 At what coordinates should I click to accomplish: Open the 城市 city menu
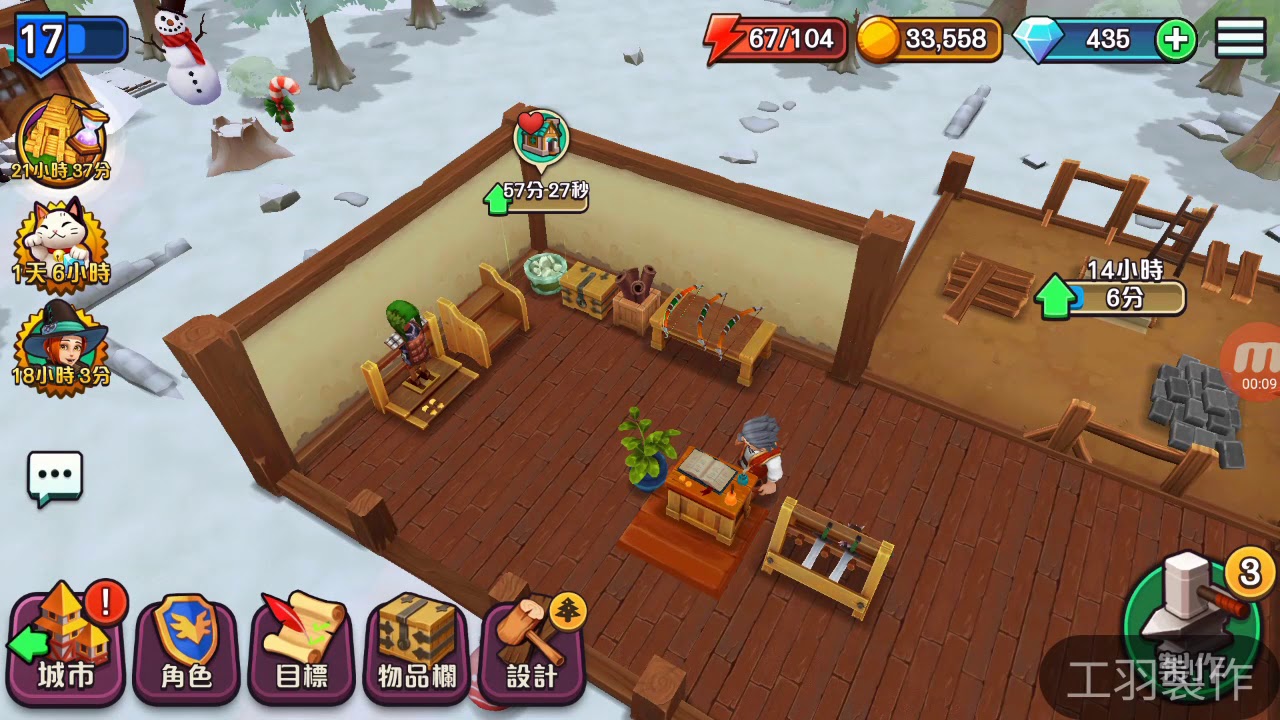coord(68,647)
